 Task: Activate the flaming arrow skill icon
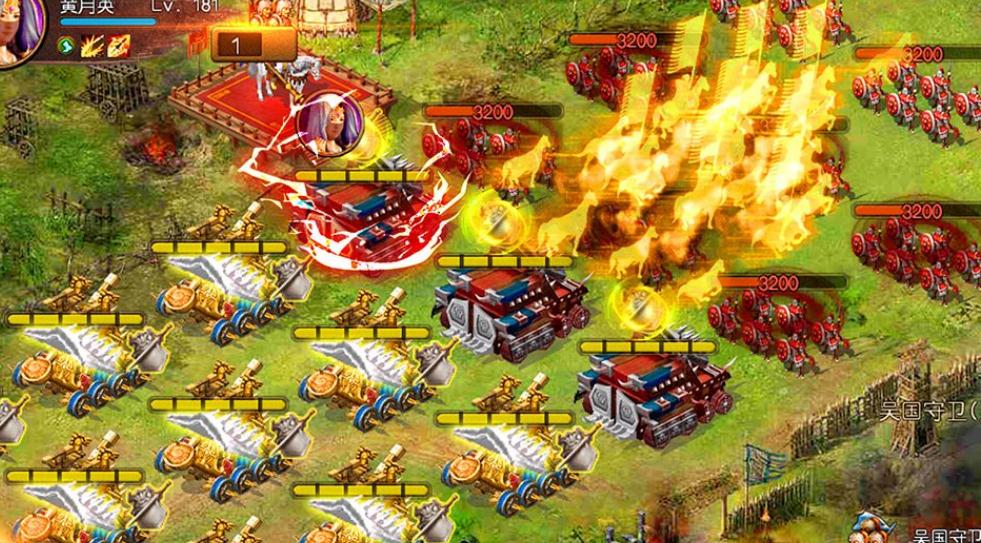tap(119, 44)
